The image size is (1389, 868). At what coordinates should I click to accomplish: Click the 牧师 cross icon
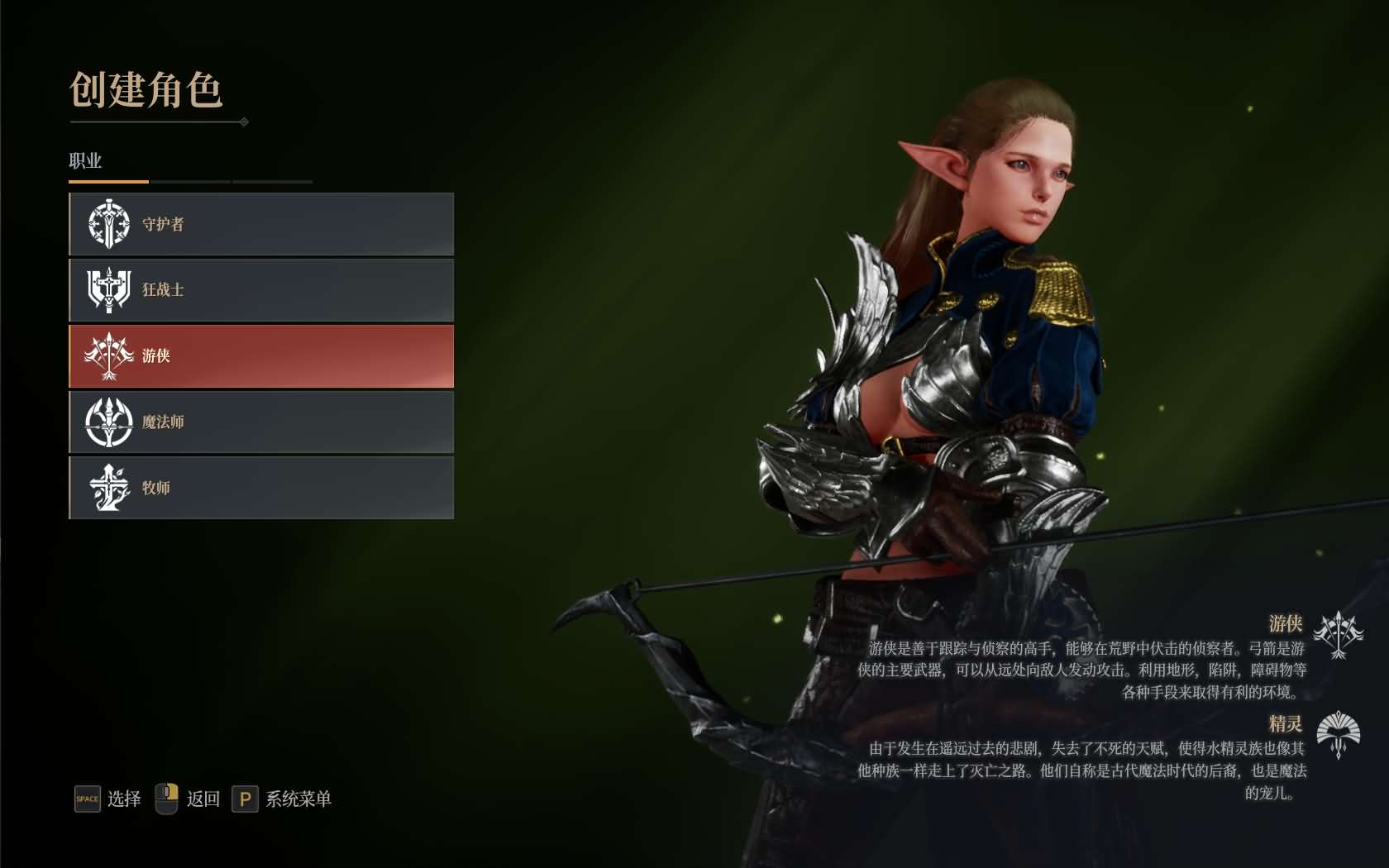[x=106, y=488]
